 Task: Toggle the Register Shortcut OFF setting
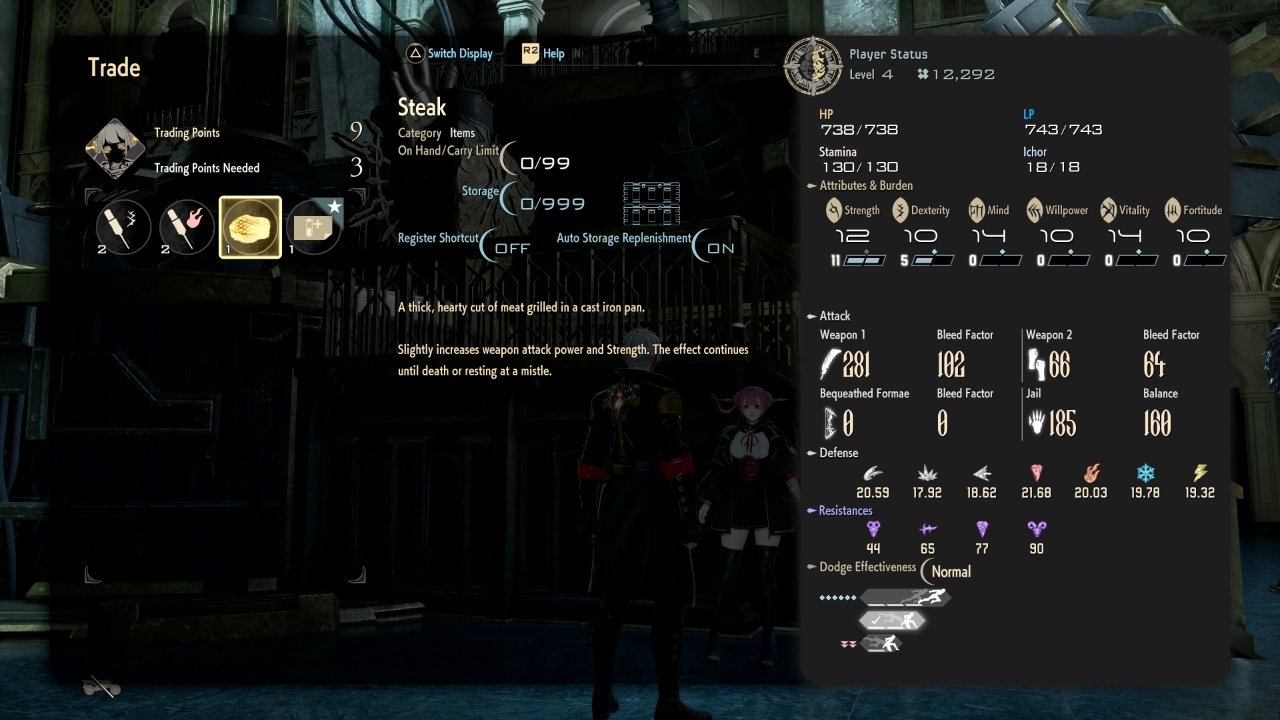click(508, 248)
